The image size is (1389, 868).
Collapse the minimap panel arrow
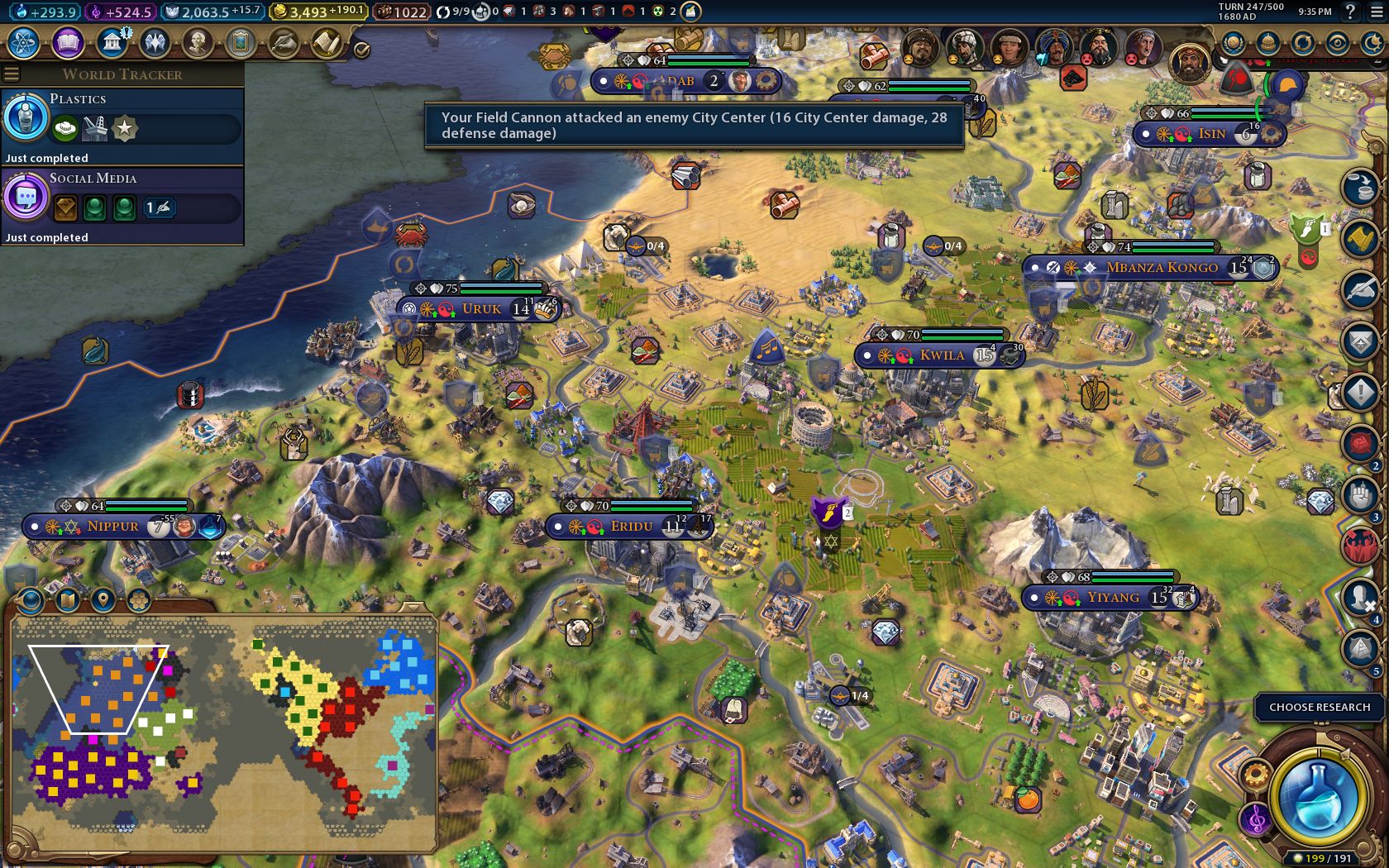[x=411, y=608]
